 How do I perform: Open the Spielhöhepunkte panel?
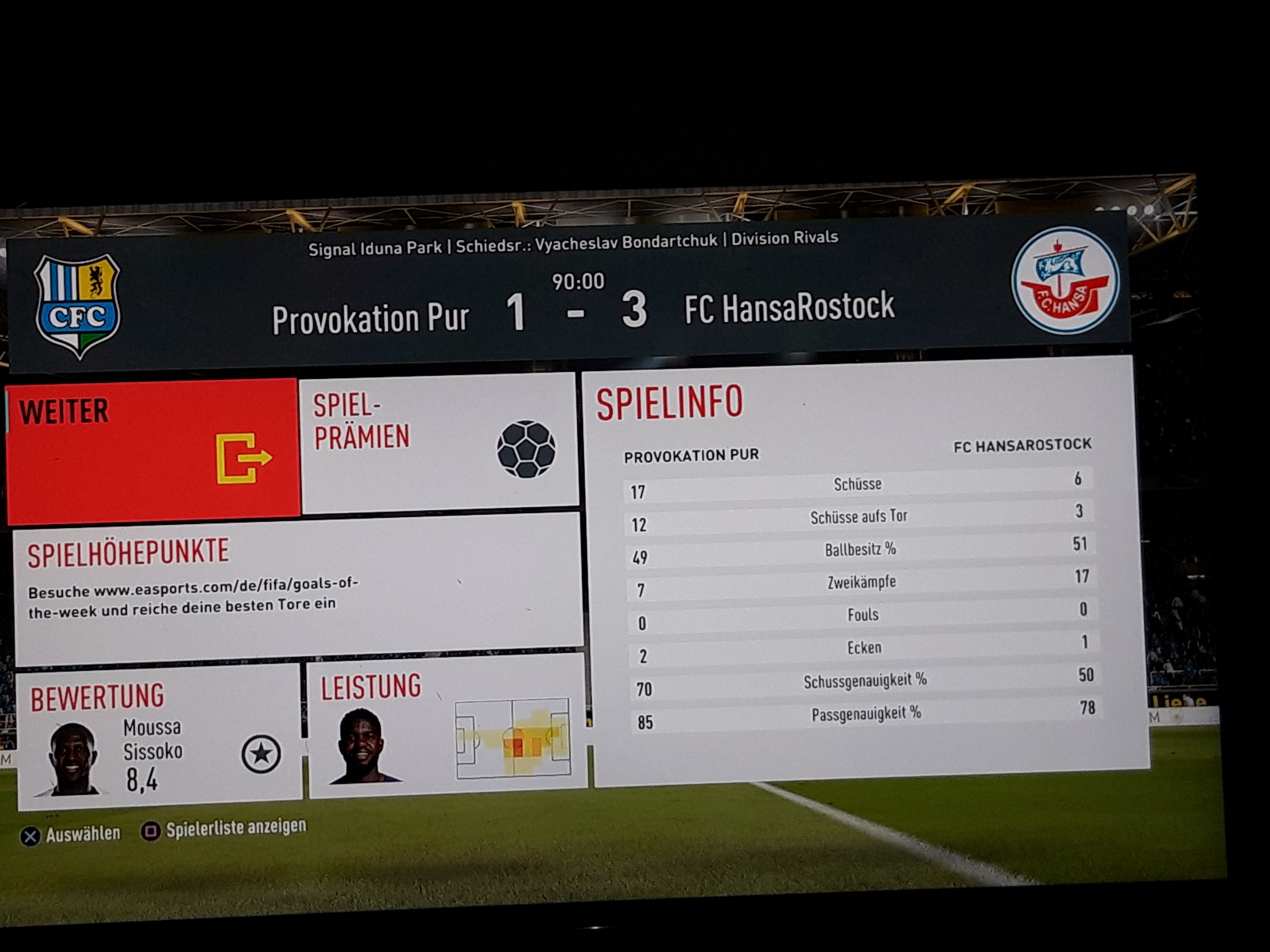297,588
